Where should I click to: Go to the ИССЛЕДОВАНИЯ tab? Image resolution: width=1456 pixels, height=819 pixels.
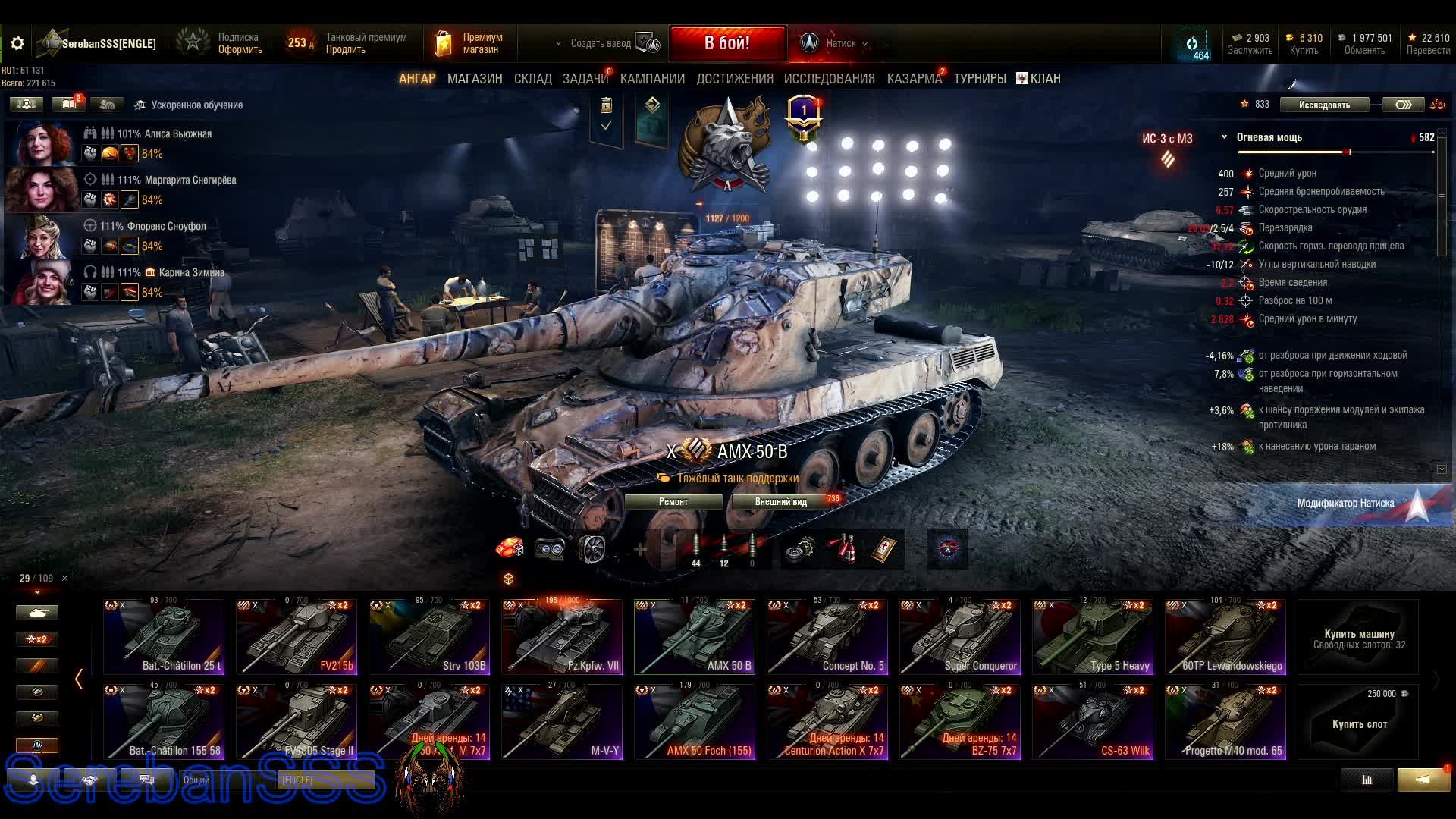(829, 79)
